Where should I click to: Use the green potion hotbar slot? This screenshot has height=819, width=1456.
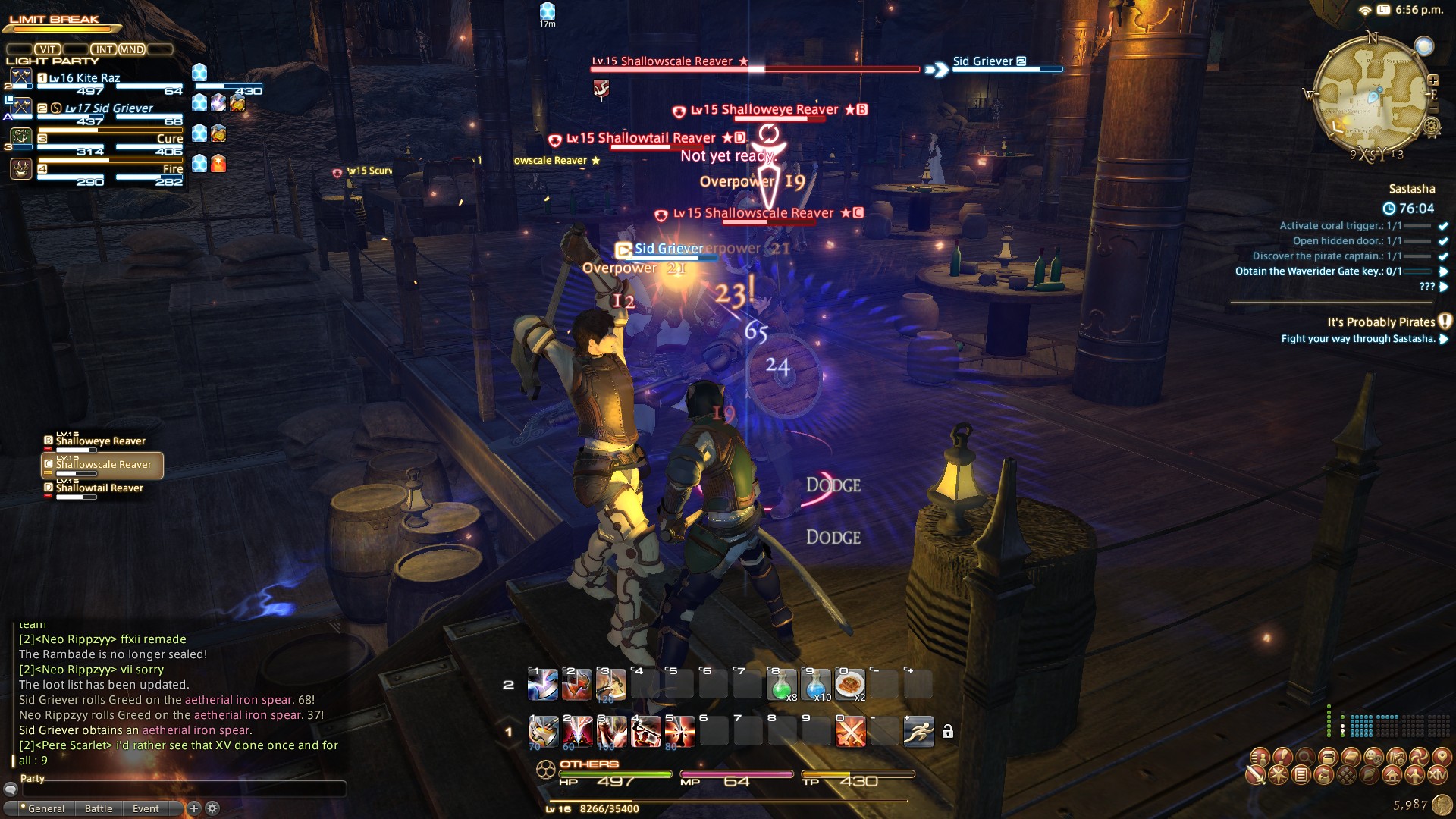pyautogui.click(x=782, y=685)
